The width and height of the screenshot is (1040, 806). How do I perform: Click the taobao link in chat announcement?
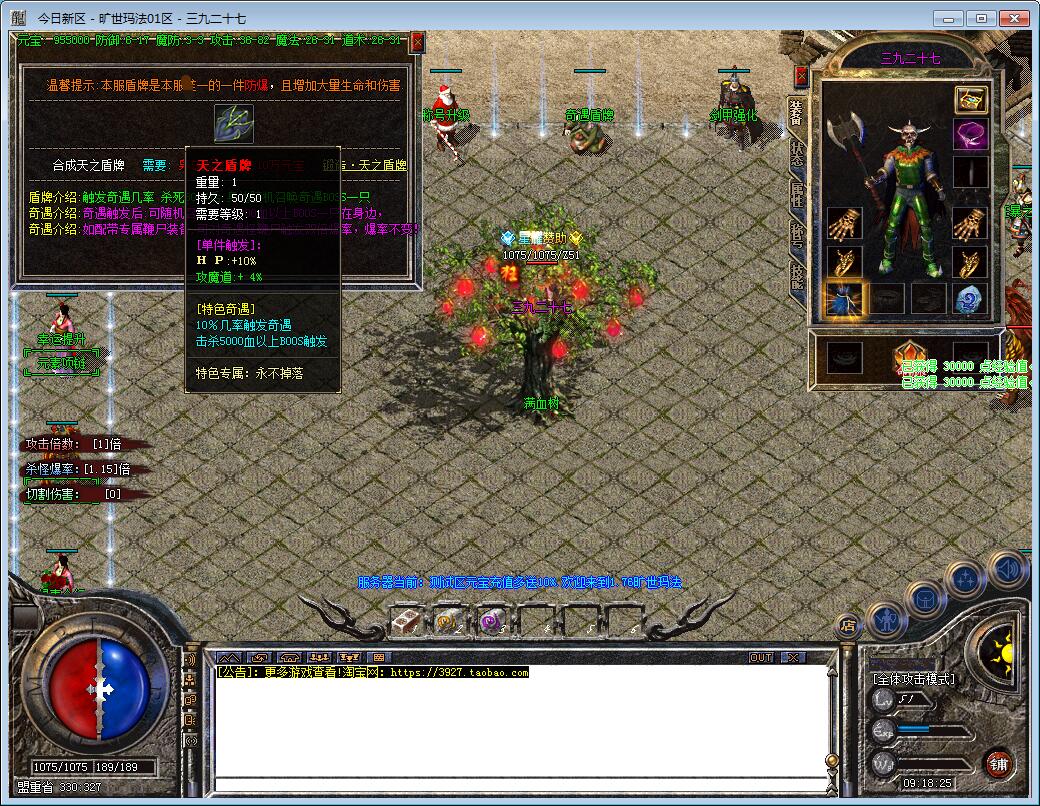[458, 673]
